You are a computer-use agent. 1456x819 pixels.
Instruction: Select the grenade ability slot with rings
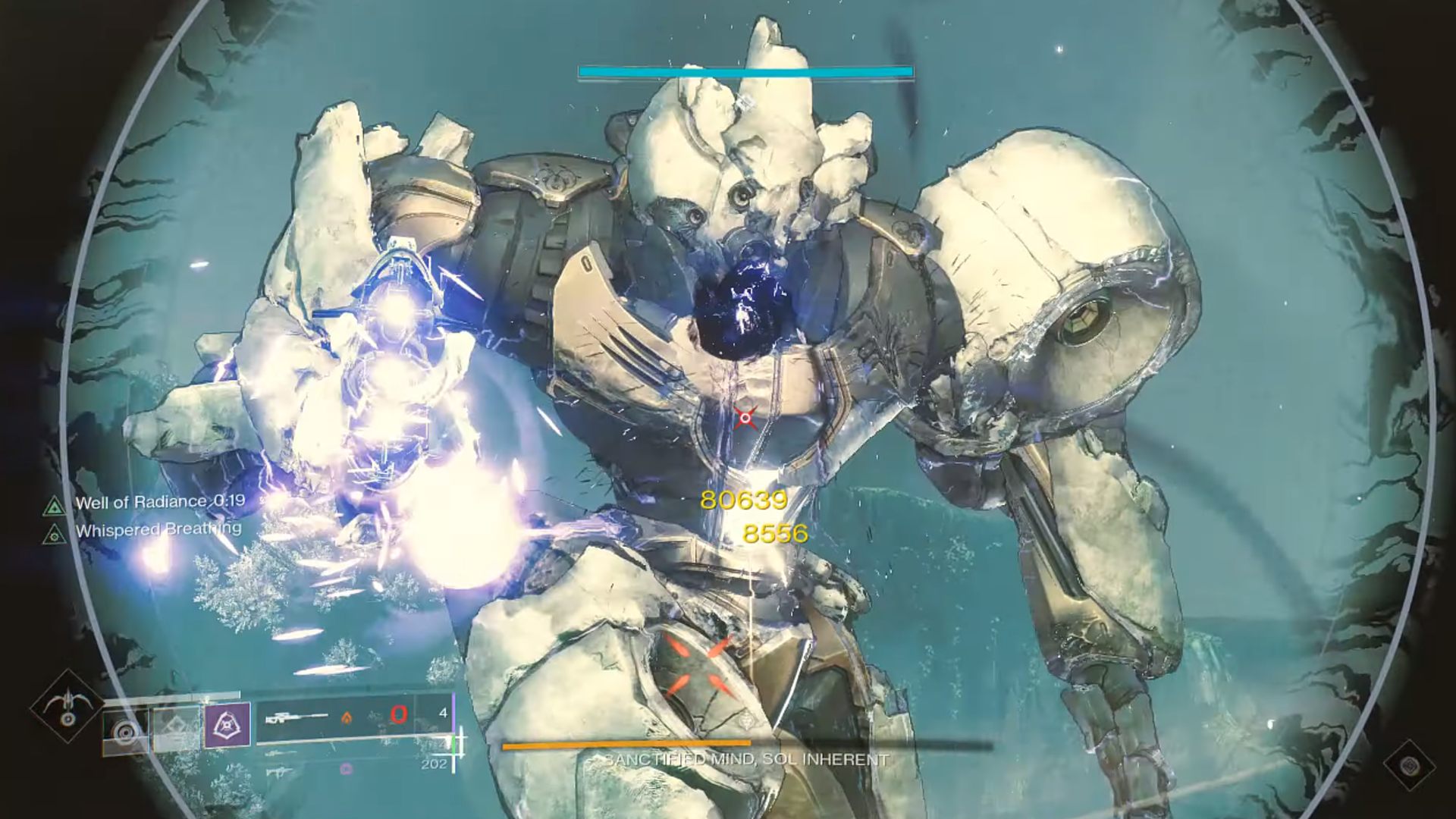(x=125, y=730)
